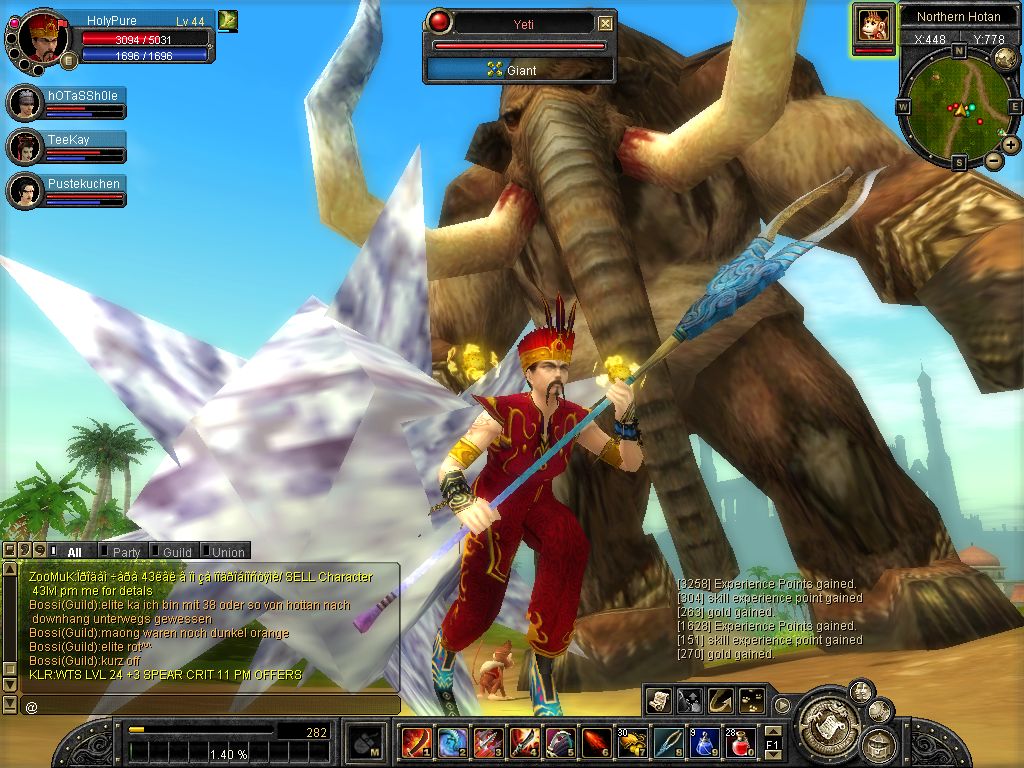Switch to the Guild chat tab
Image resolution: width=1024 pixels, height=768 pixels.
(x=176, y=551)
